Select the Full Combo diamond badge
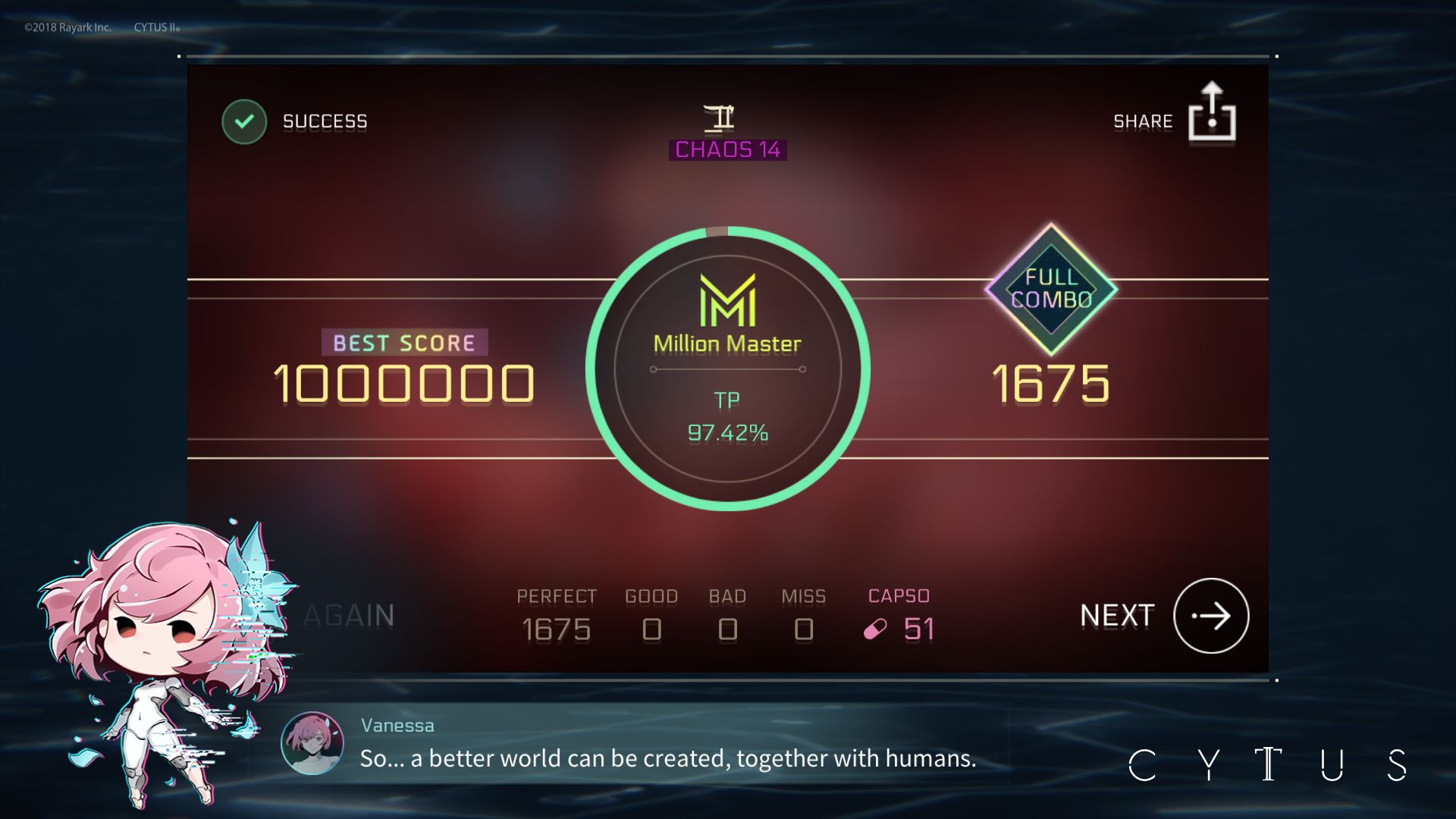This screenshot has width=1456, height=819. (1050, 290)
